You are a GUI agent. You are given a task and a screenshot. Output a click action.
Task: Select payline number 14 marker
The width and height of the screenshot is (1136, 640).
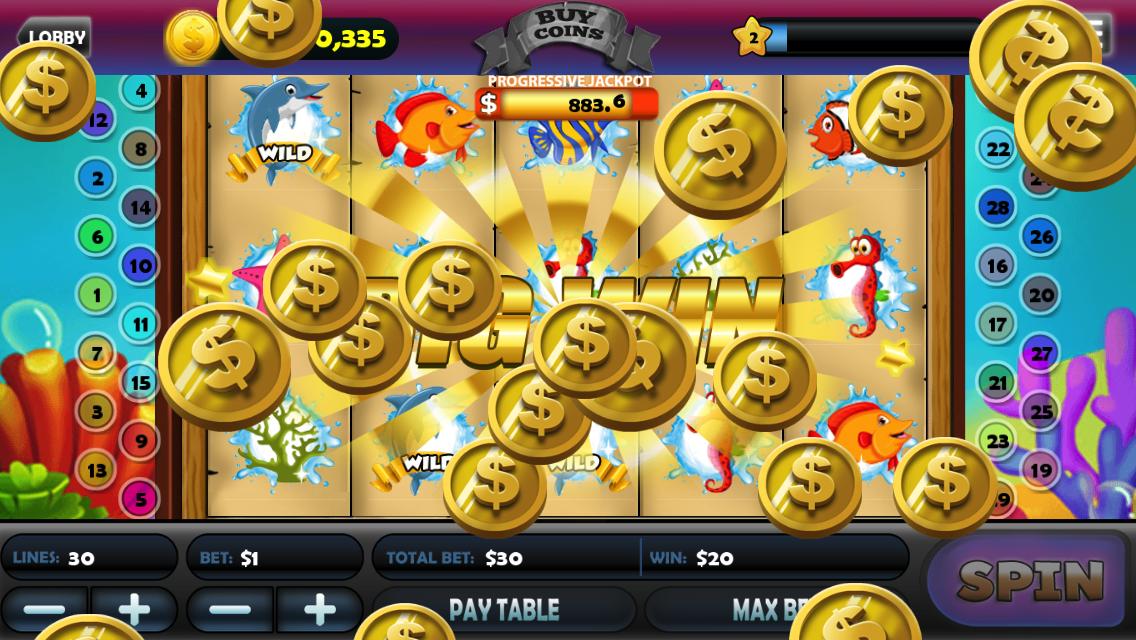(x=140, y=207)
